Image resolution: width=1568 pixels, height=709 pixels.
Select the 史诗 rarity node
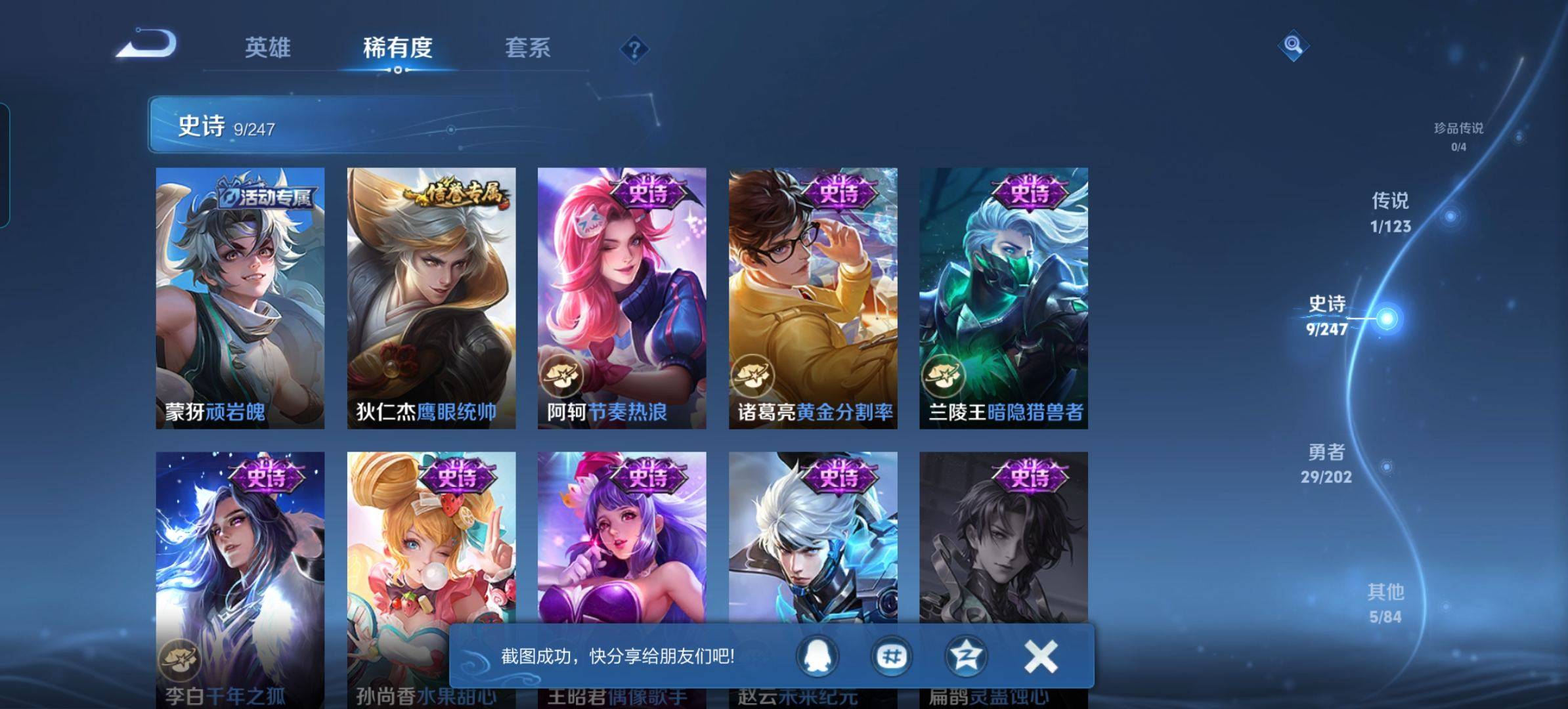pyautogui.click(x=1386, y=319)
